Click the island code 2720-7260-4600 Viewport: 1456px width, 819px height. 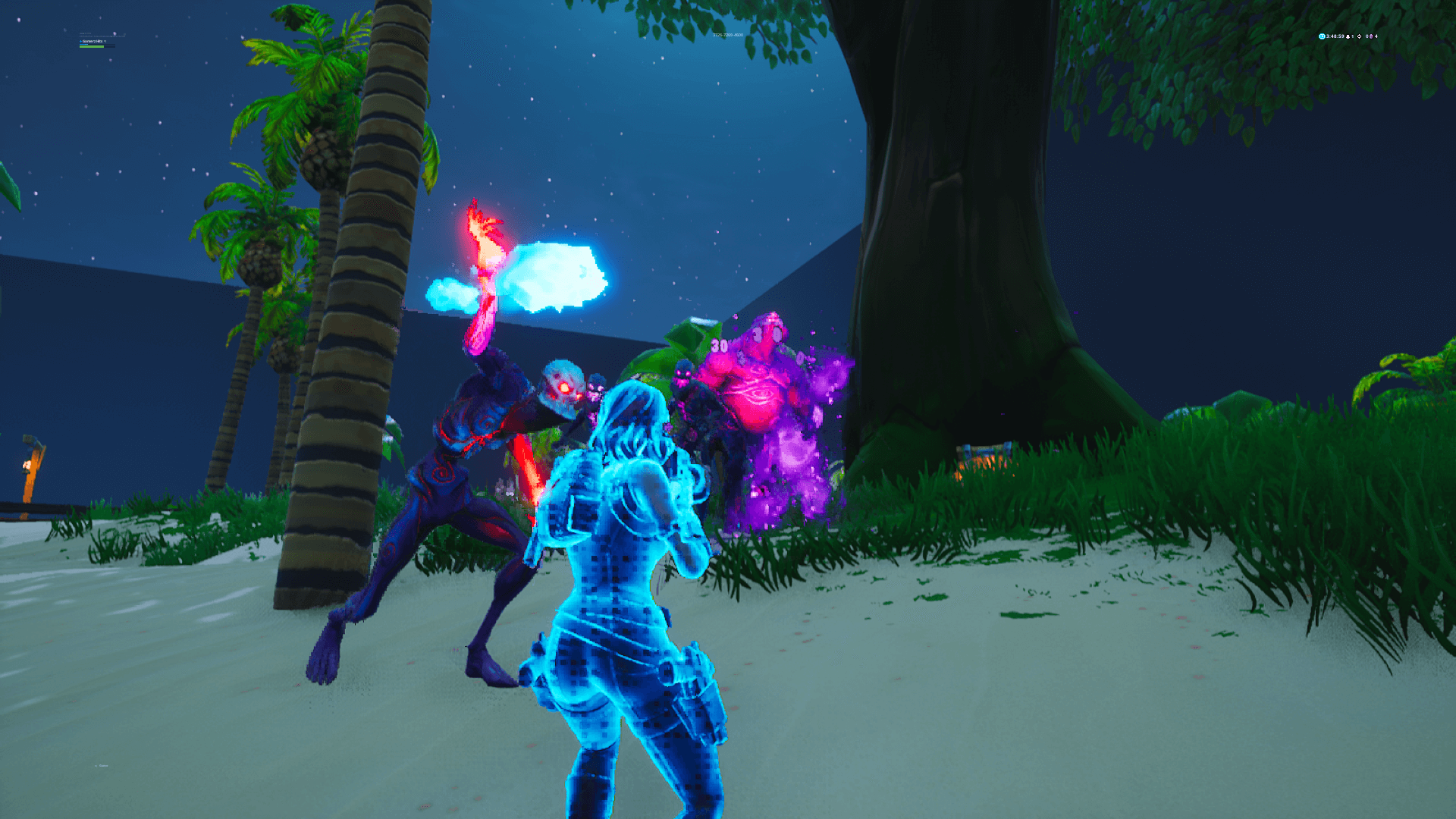tap(728, 36)
